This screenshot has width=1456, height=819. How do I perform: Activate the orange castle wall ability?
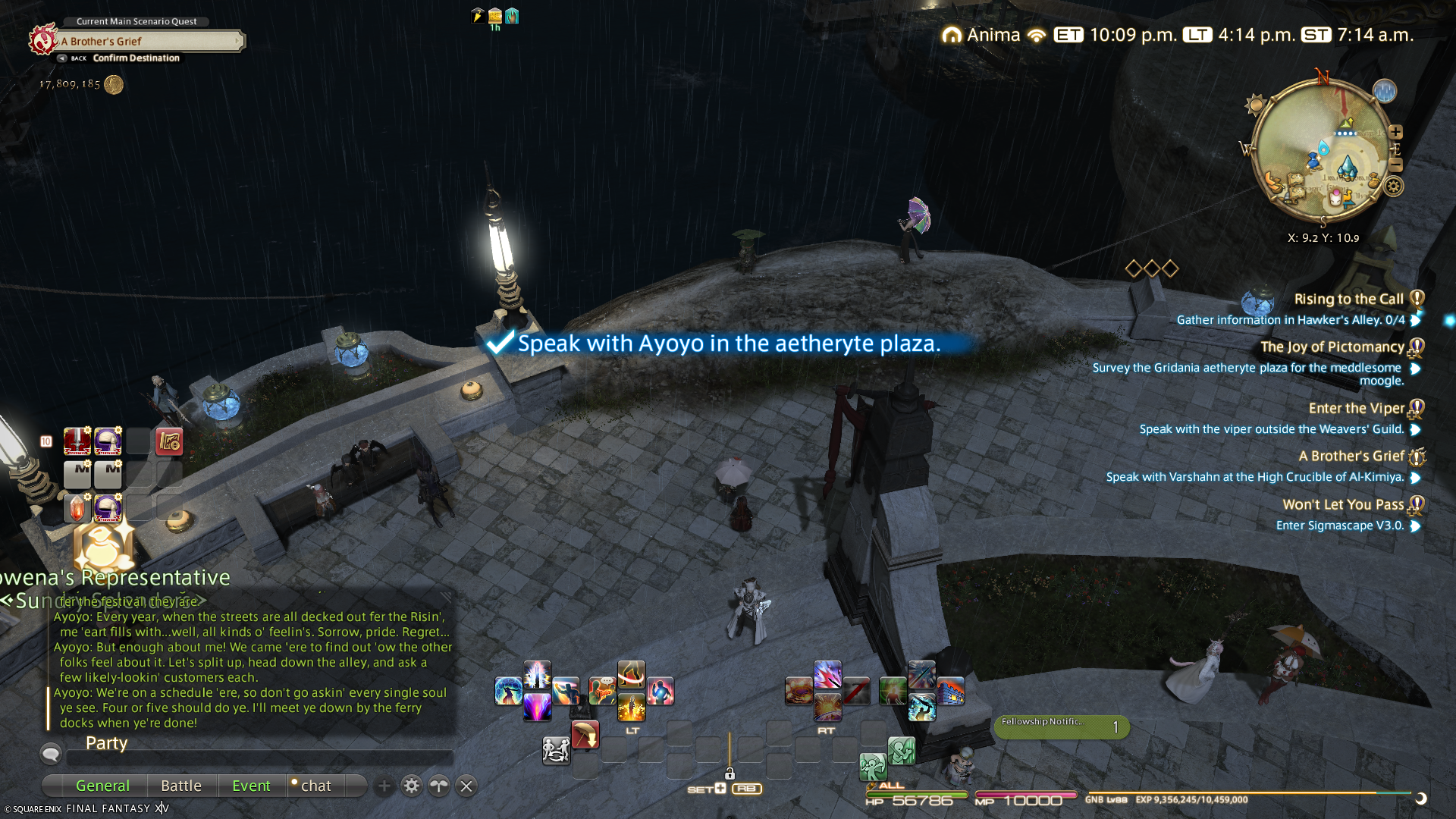point(950,691)
